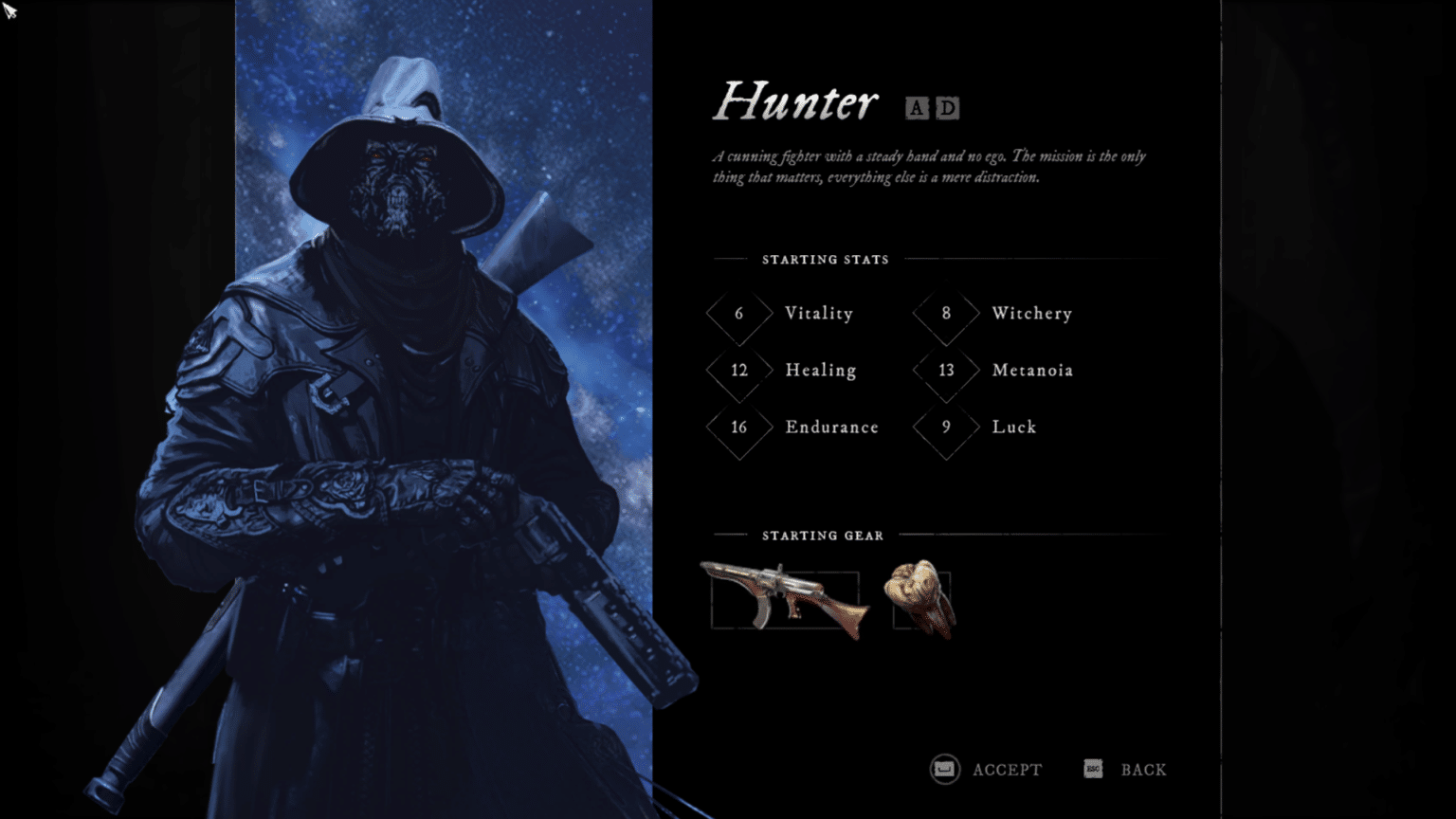Click the STARTING STATS section header
Screen dimensions: 1456x819
826,260
